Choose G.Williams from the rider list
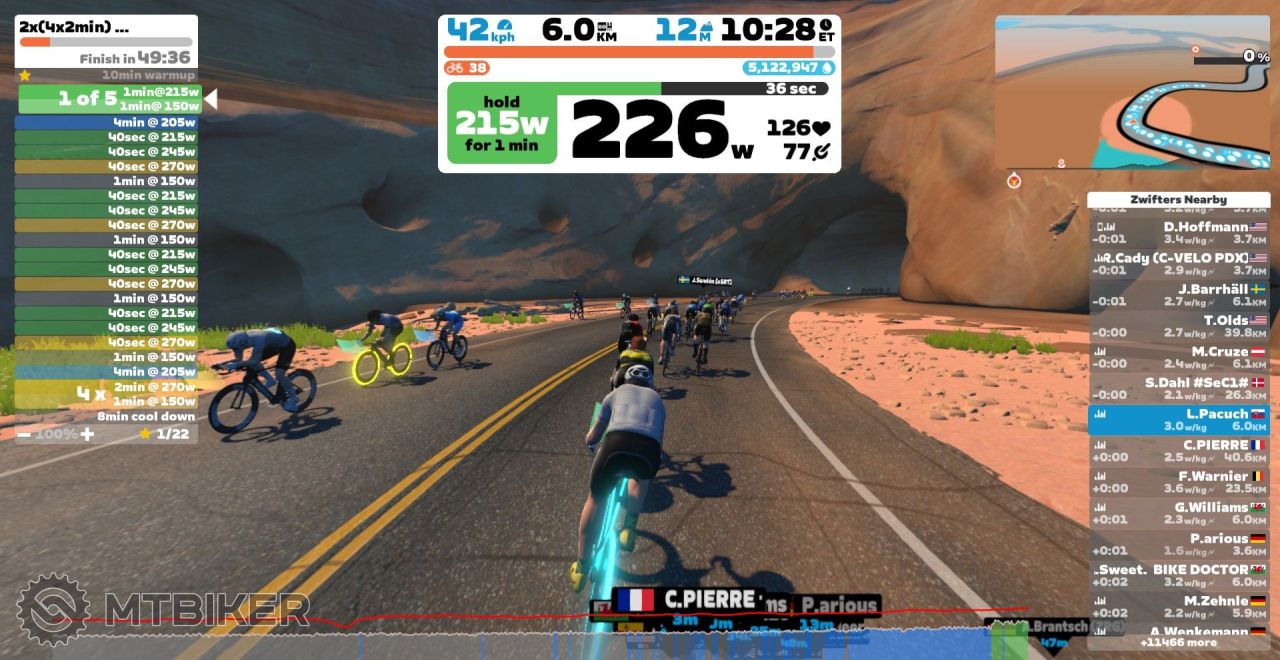This screenshot has height=660, width=1280. (x=1178, y=513)
